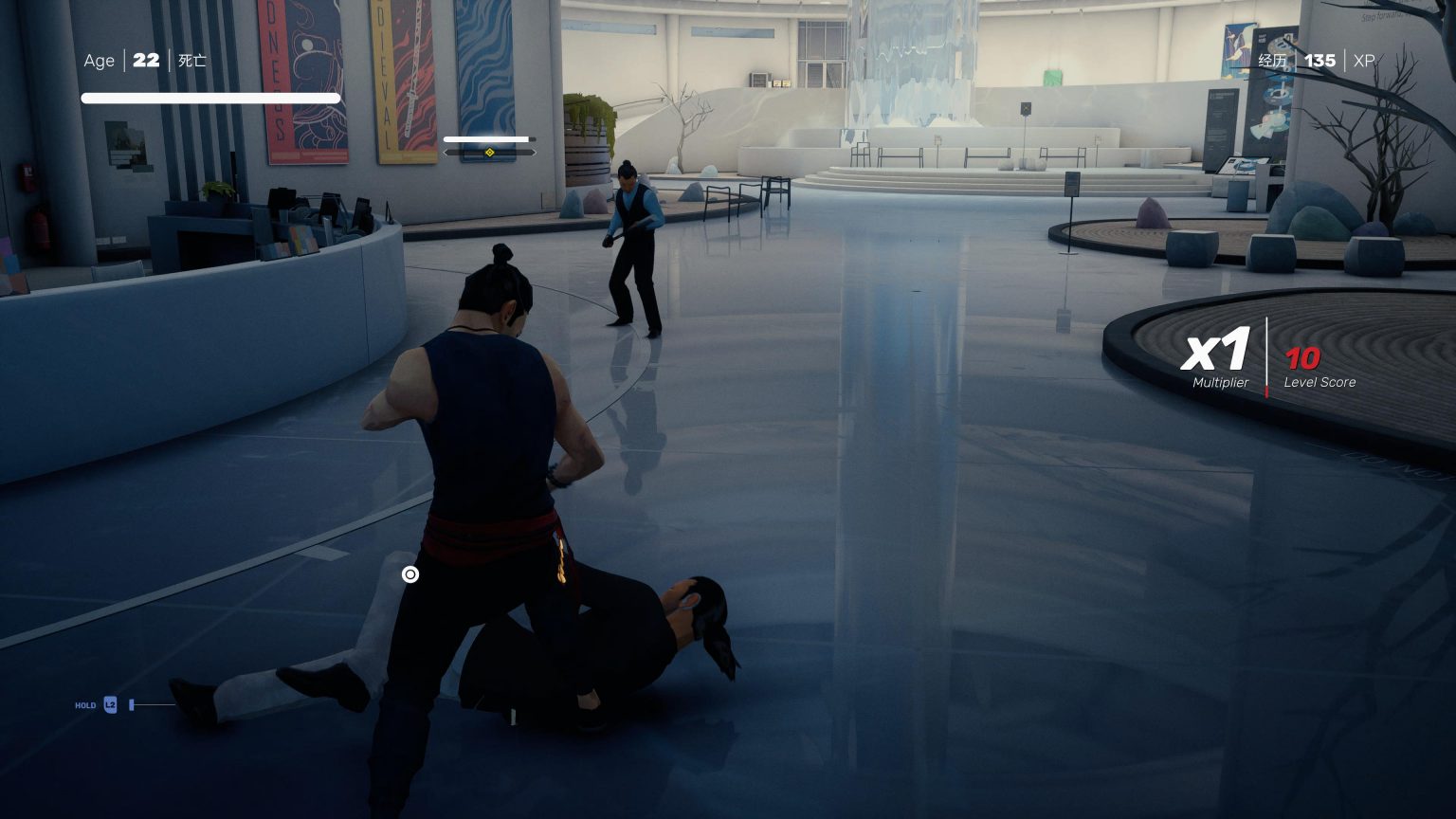The height and width of the screenshot is (819, 1456).
Task: Click the right arrow of the structure bar
Action: 534,152
